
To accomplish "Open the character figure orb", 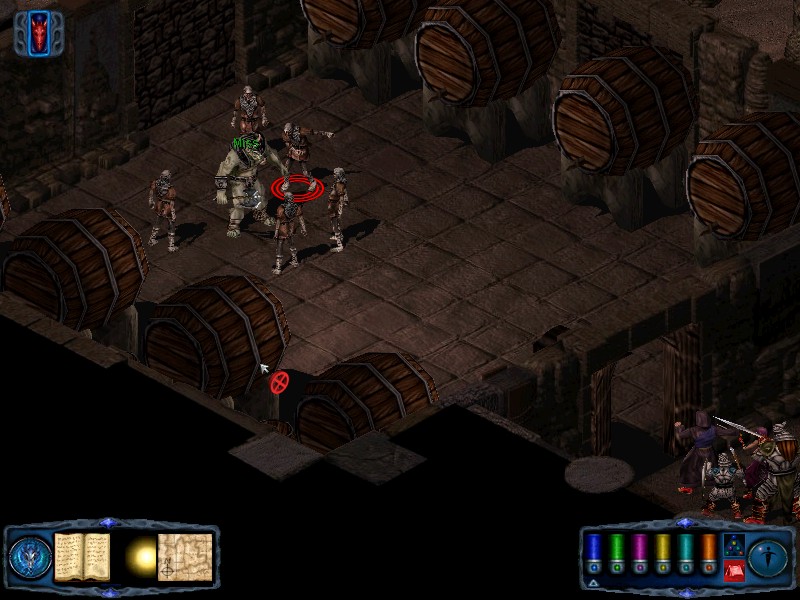I will (768, 556).
